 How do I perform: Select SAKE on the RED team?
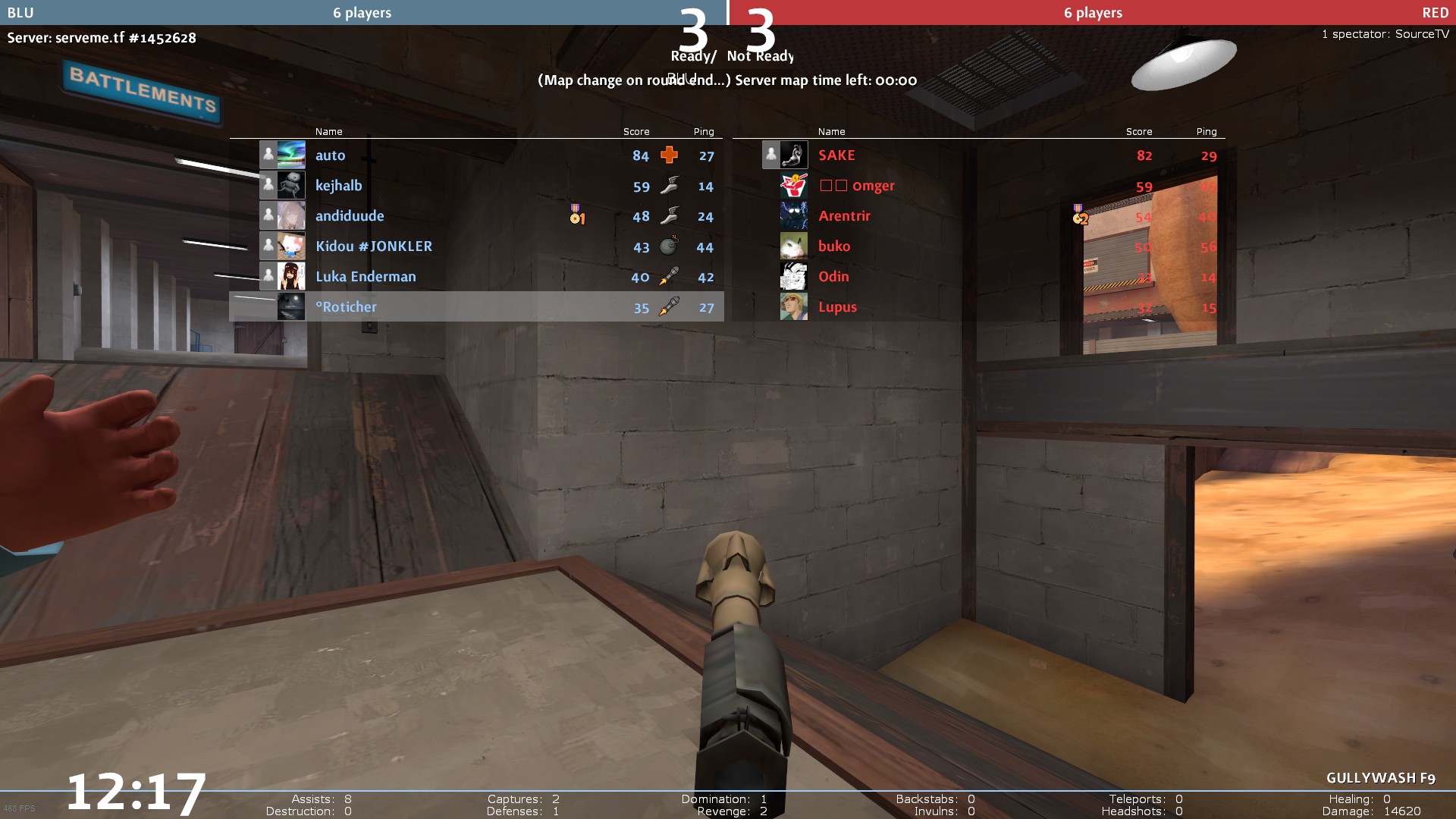coord(836,155)
